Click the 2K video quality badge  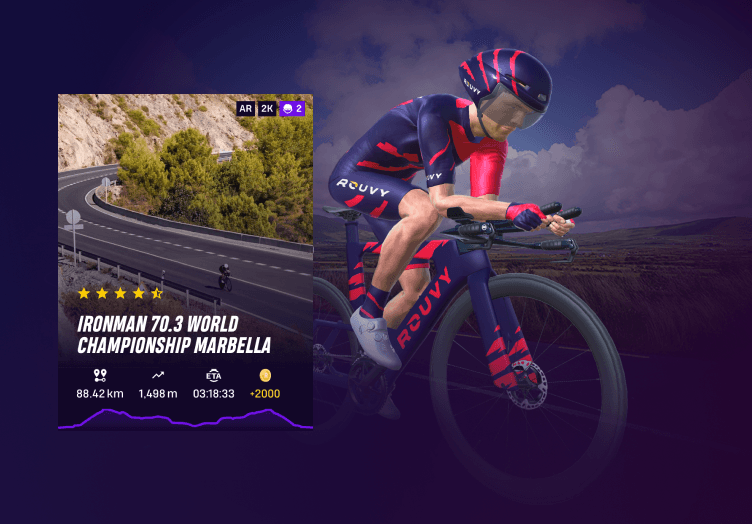click(267, 108)
